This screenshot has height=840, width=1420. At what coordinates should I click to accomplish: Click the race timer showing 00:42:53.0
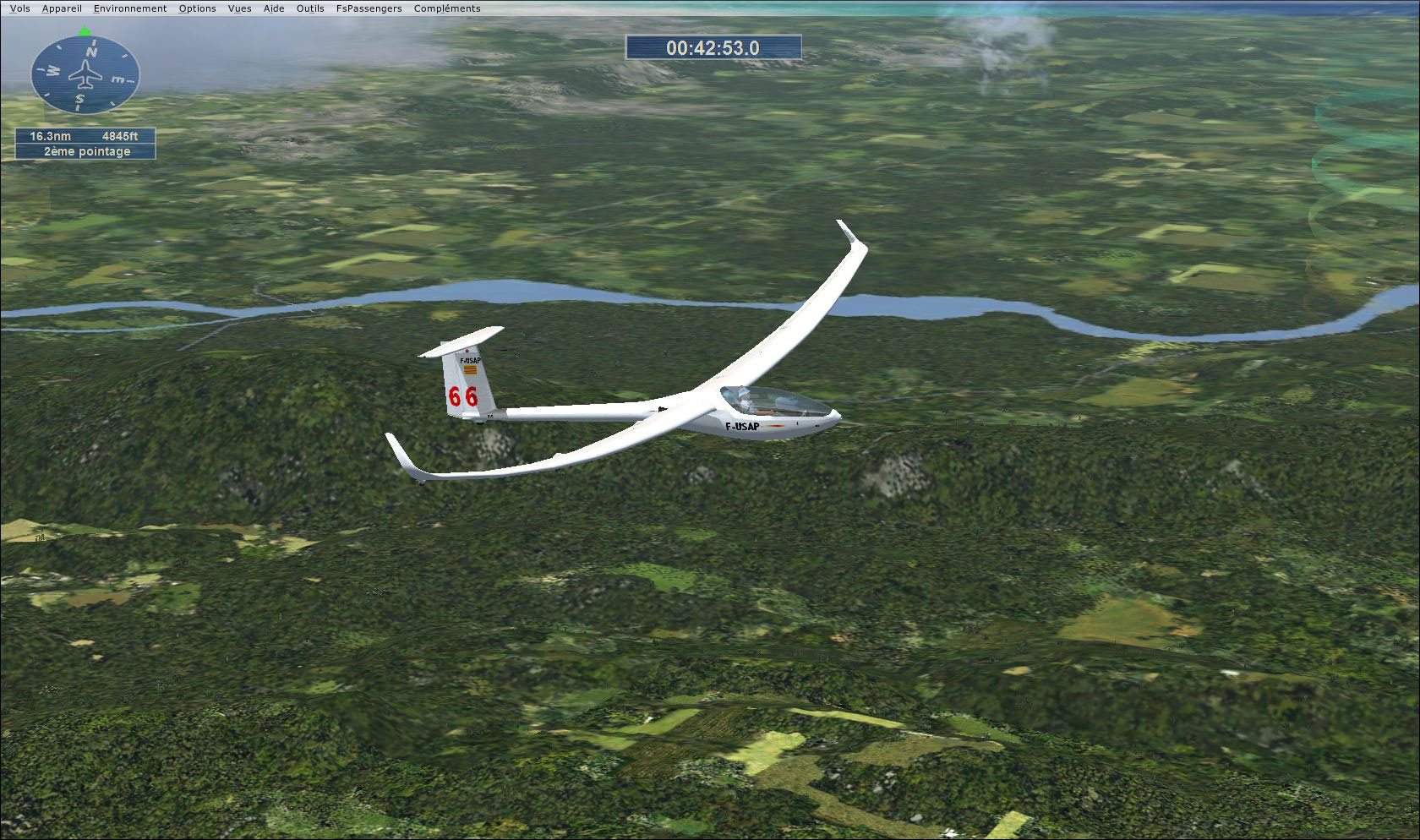coord(713,49)
